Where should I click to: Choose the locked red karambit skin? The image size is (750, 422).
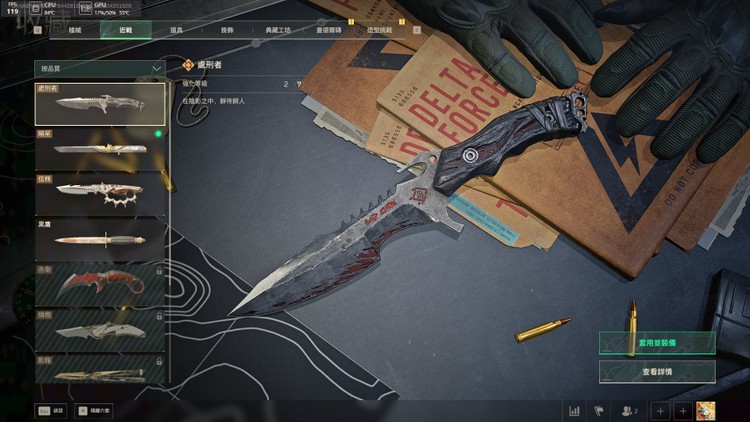coord(100,283)
